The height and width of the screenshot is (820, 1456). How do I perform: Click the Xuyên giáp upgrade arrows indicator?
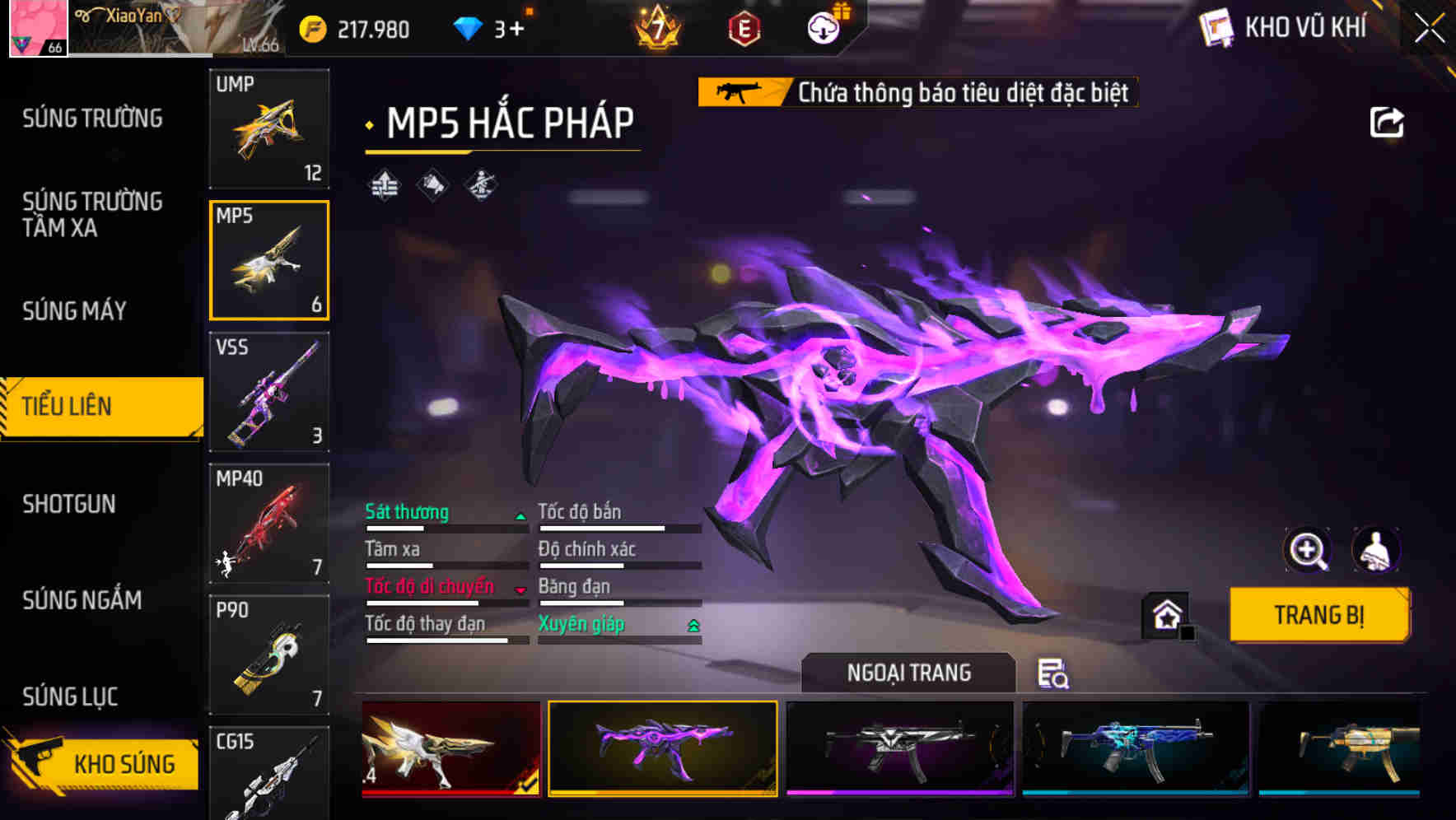[x=692, y=624]
